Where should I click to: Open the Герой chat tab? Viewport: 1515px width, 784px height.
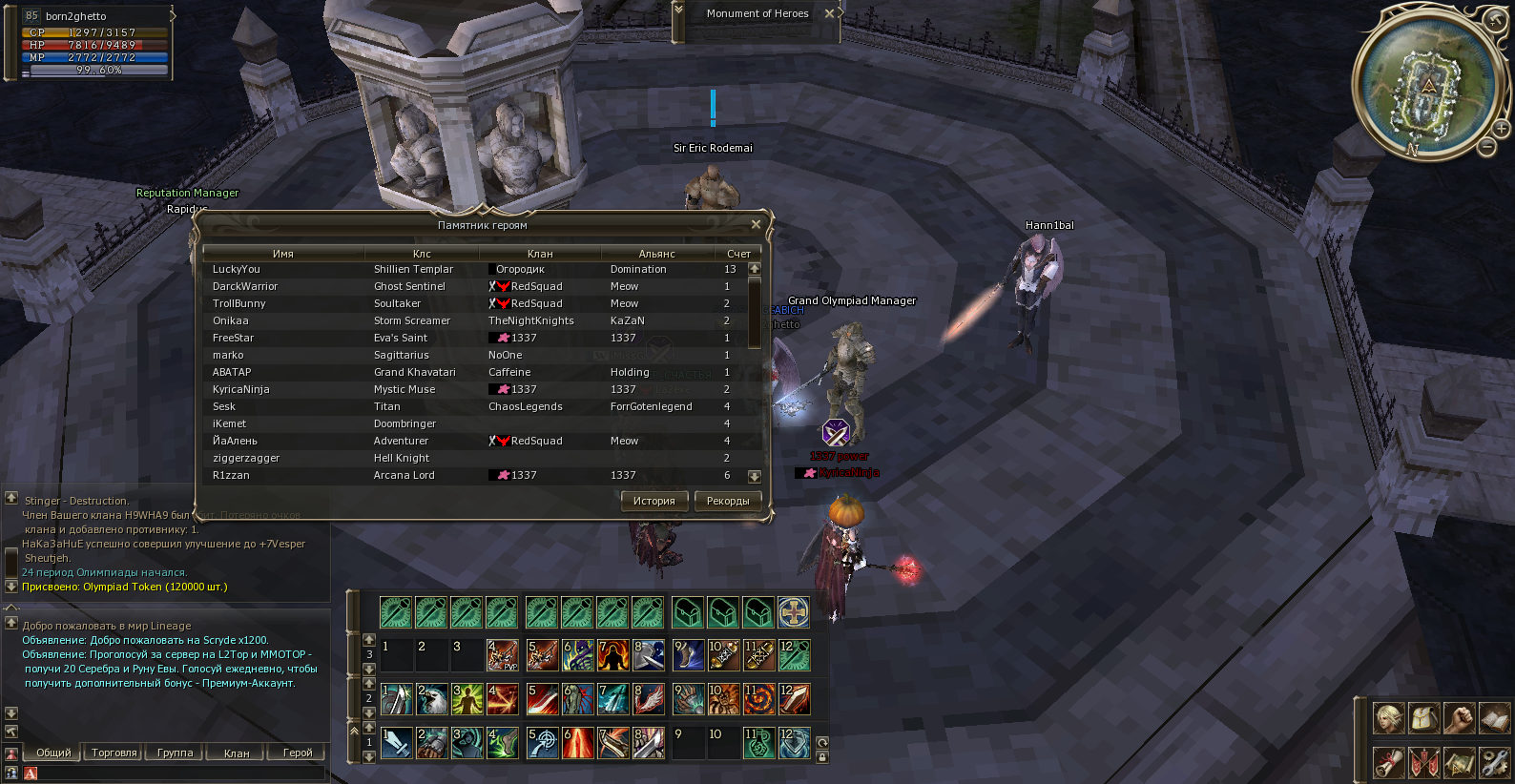tap(298, 753)
